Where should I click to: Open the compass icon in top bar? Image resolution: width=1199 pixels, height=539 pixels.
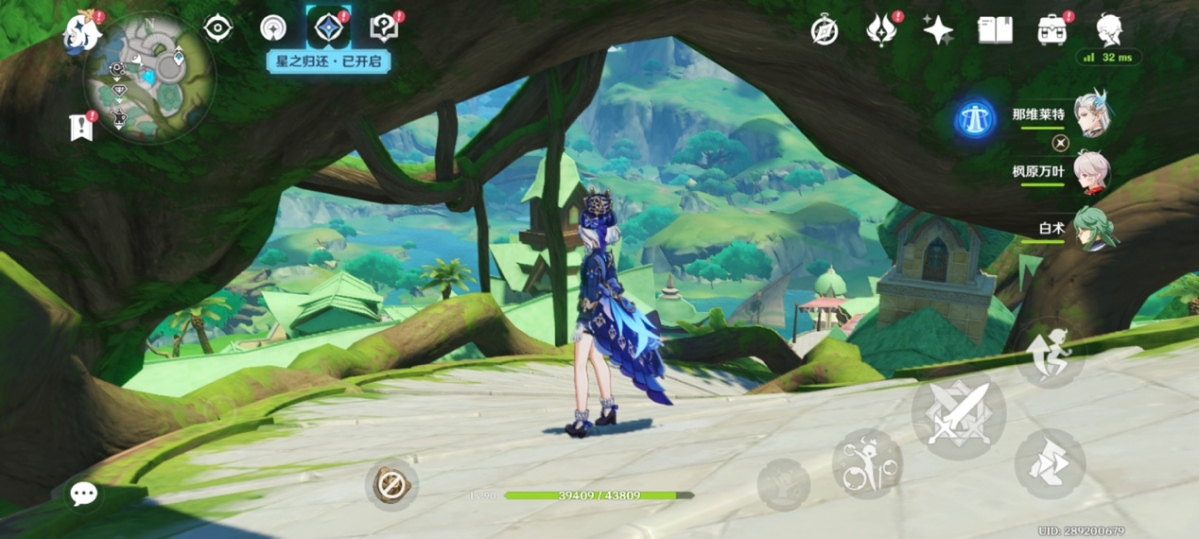click(825, 31)
